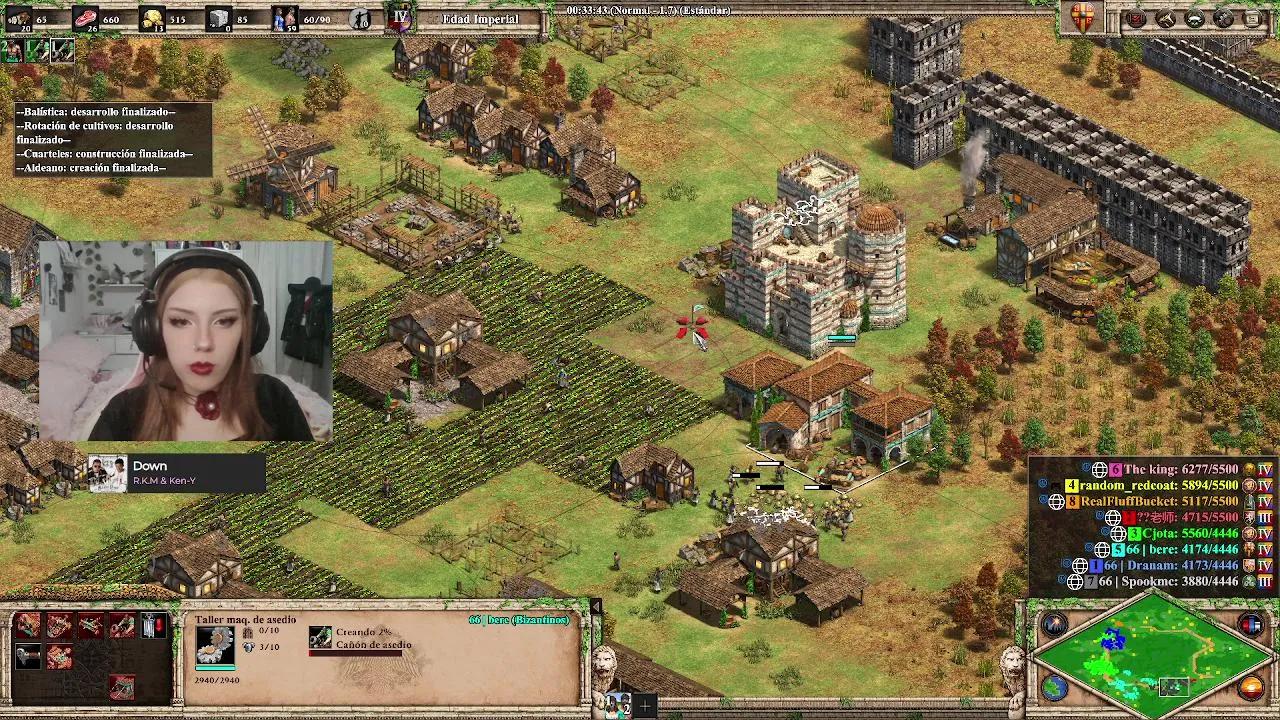Train a battering ram unit
The image size is (1280, 720).
pos(28,626)
